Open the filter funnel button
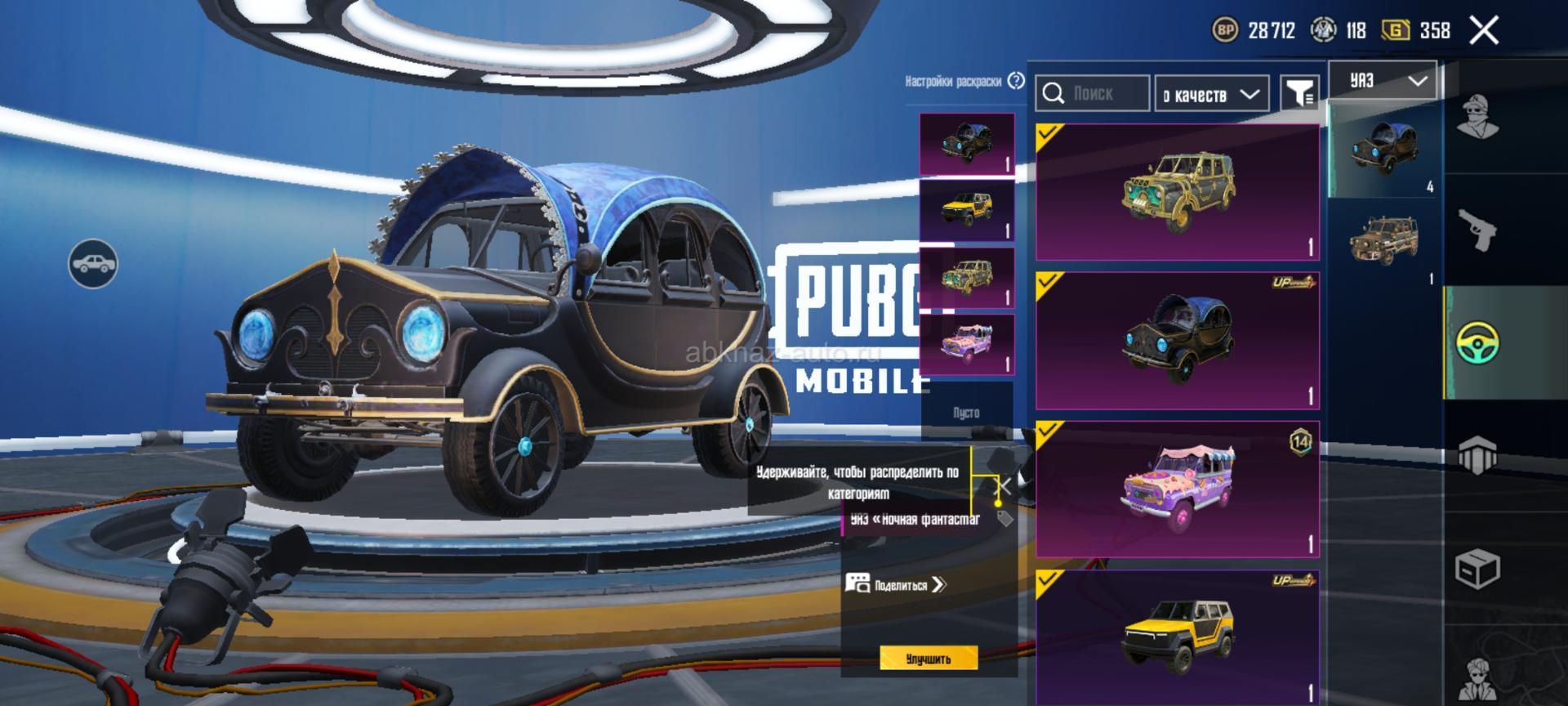1568x706 pixels. tap(1298, 93)
